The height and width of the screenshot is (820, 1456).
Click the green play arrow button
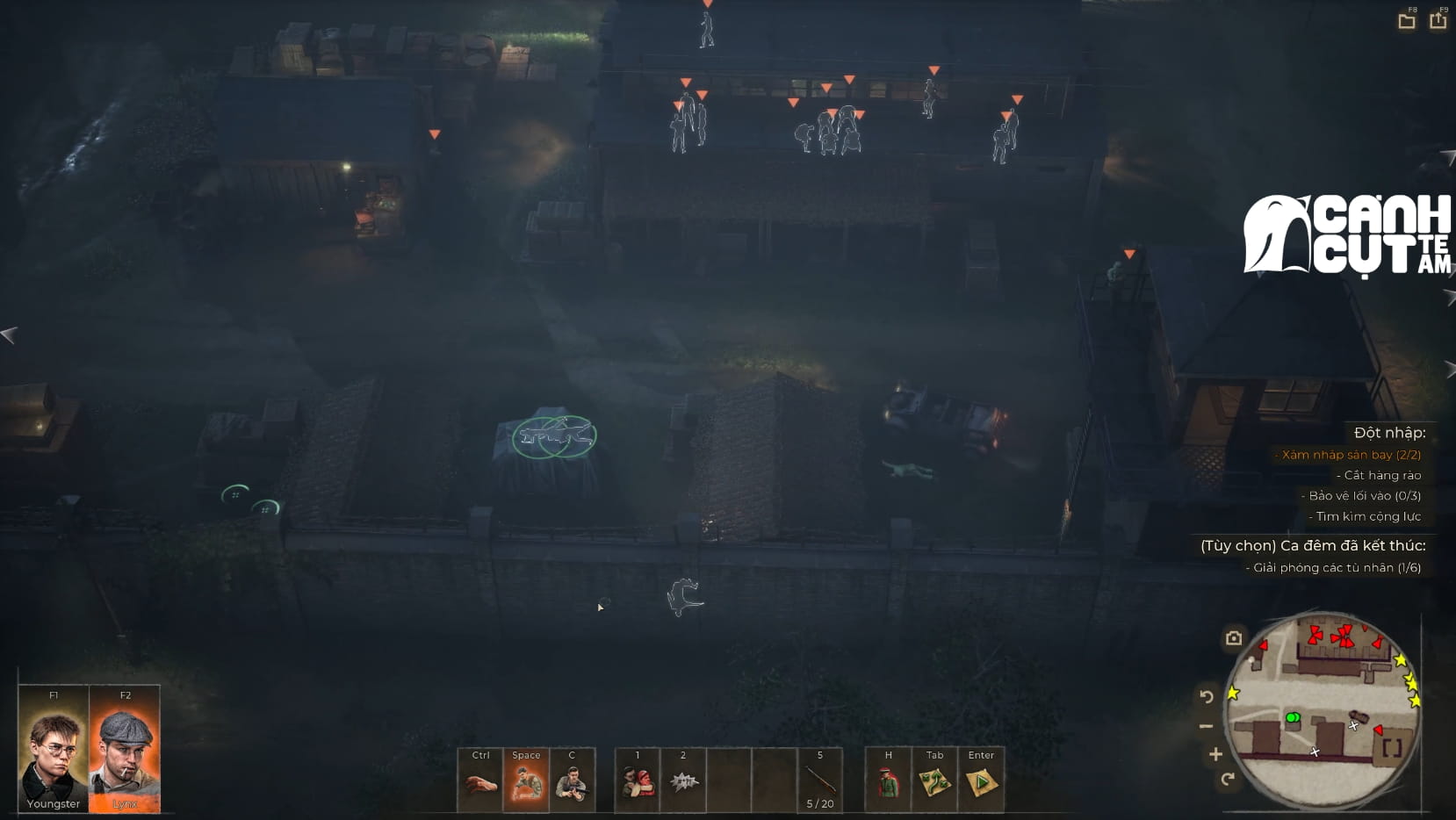pos(981,780)
